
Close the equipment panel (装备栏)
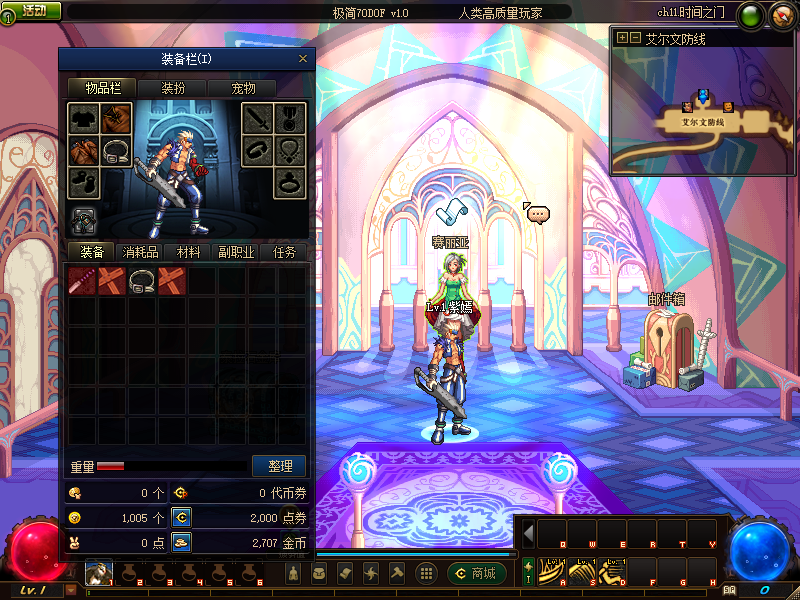(x=303, y=59)
